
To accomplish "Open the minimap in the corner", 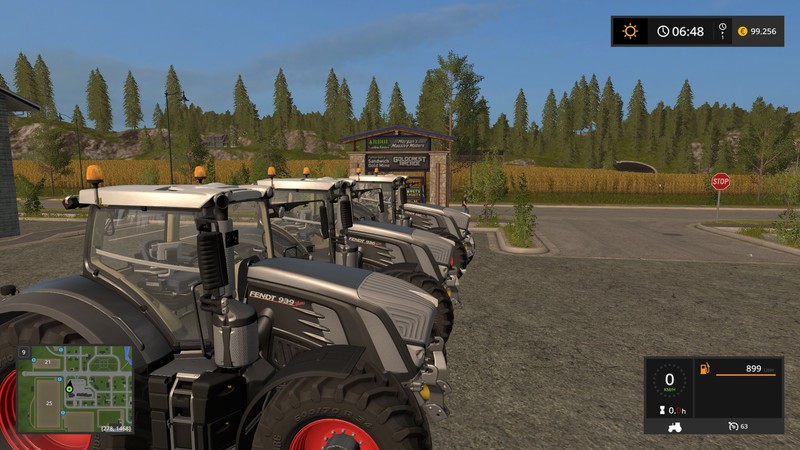I will pyautogui.click(x=76, y=389).
